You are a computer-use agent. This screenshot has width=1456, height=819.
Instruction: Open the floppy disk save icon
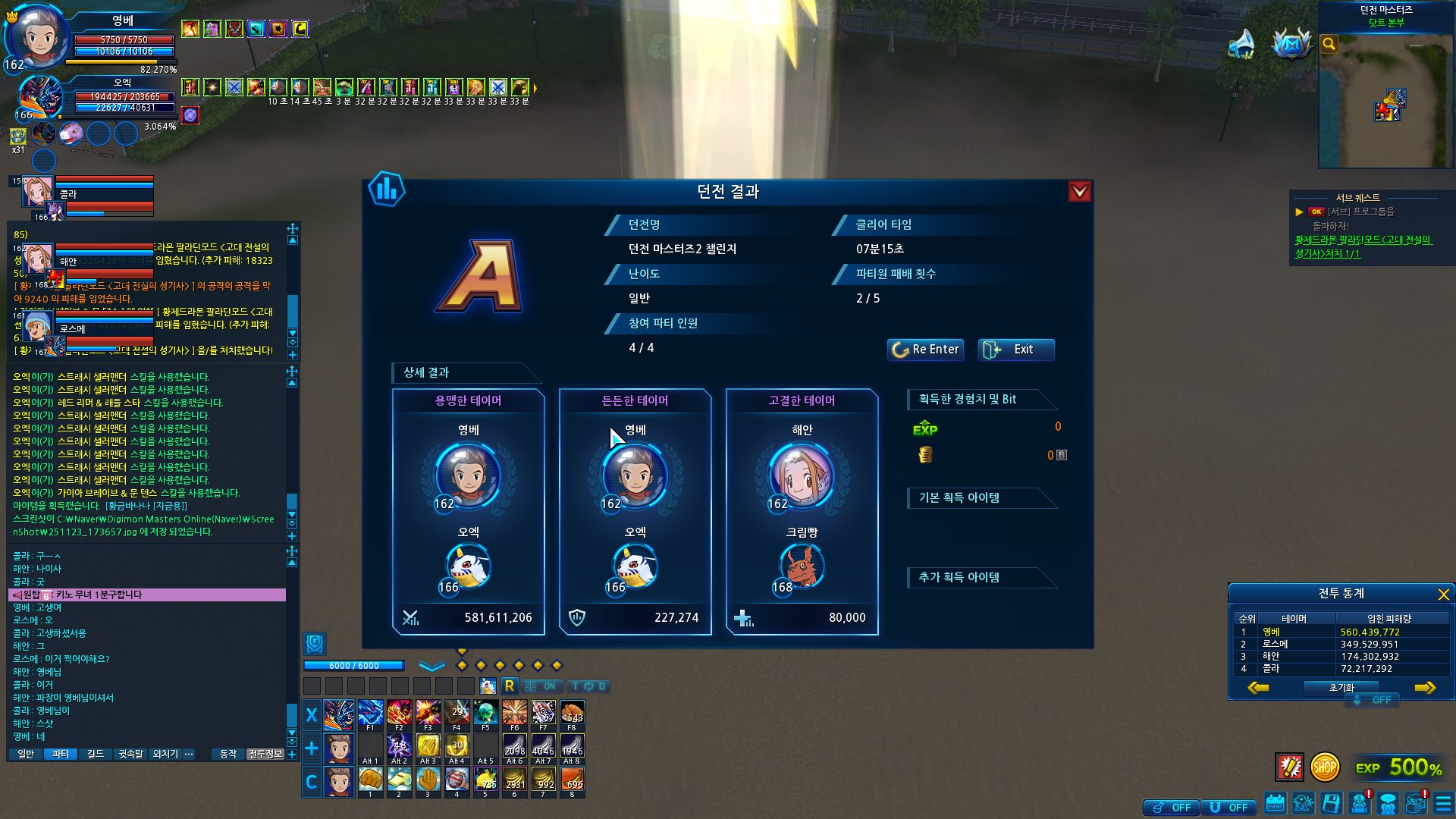pyautogui.click(x=1331, y=803)
